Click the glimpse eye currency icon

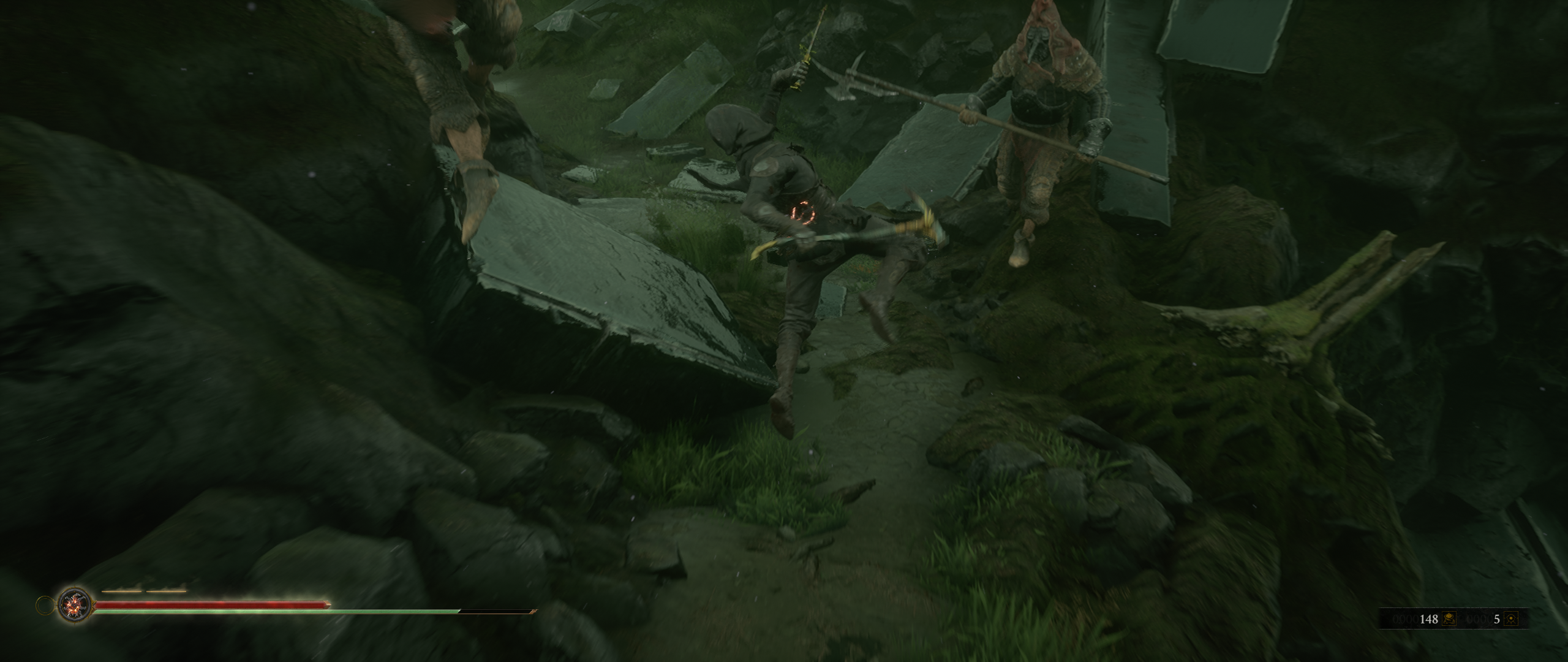[1510, 619]
